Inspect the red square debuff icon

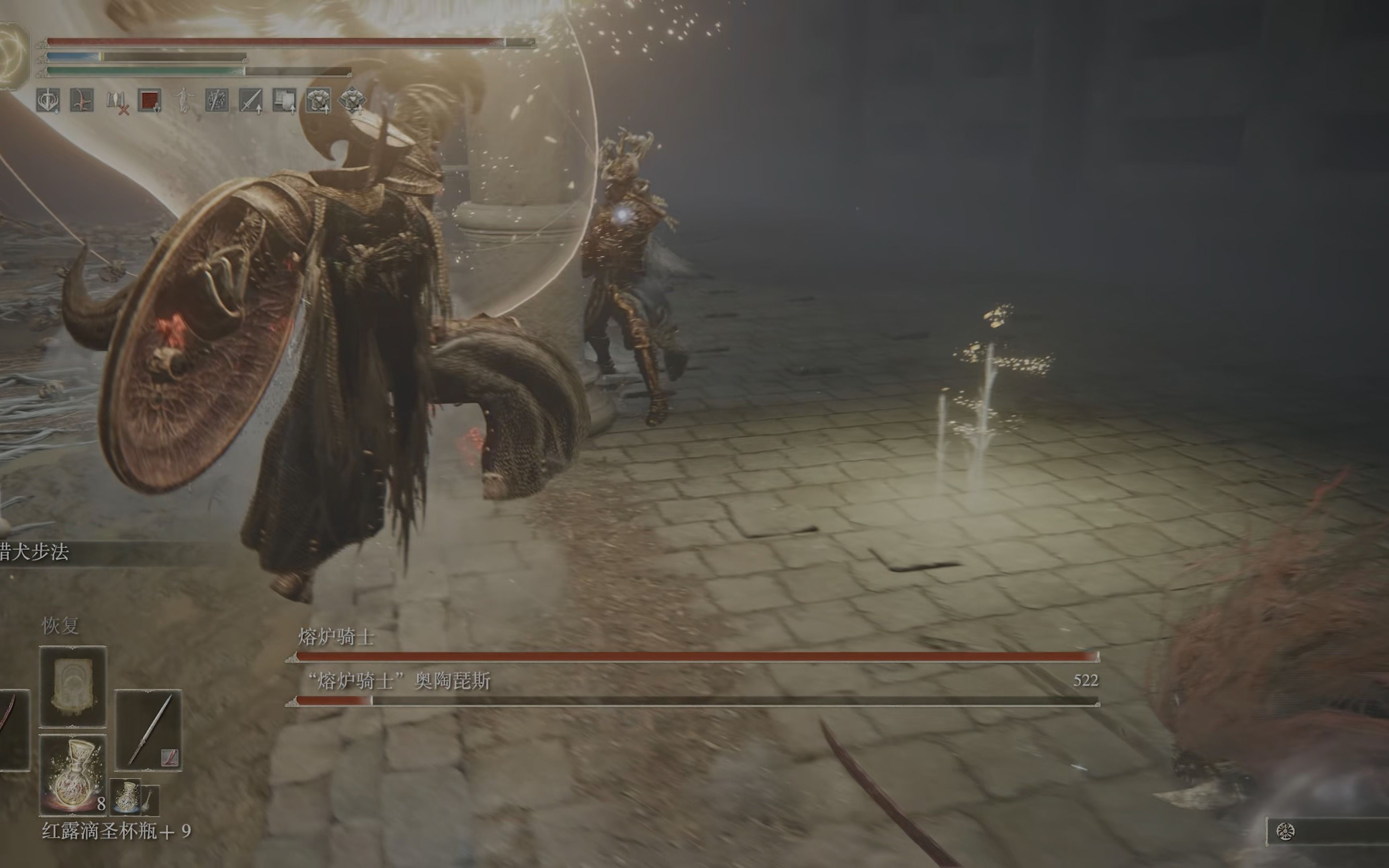[150, 100]
